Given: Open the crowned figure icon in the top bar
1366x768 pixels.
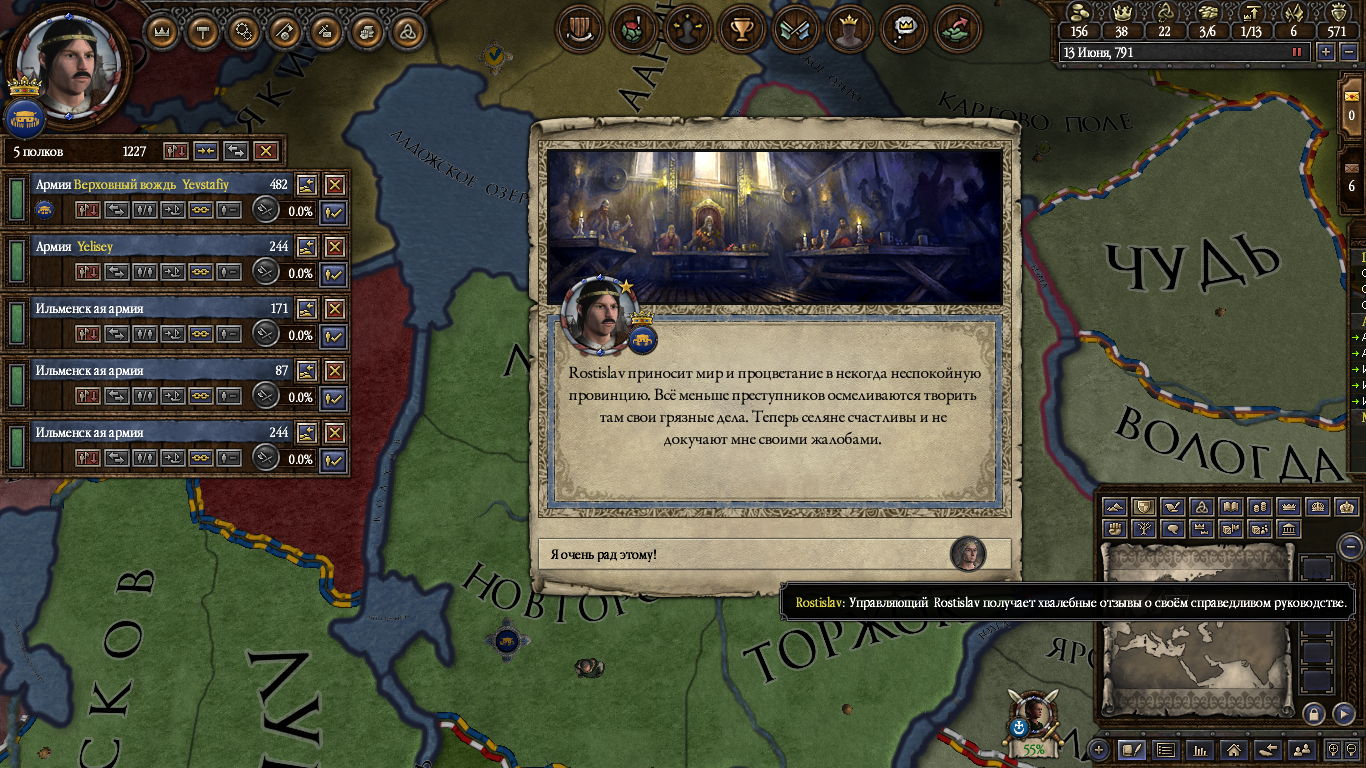Looking at the screenshot, I should [849, 30].
